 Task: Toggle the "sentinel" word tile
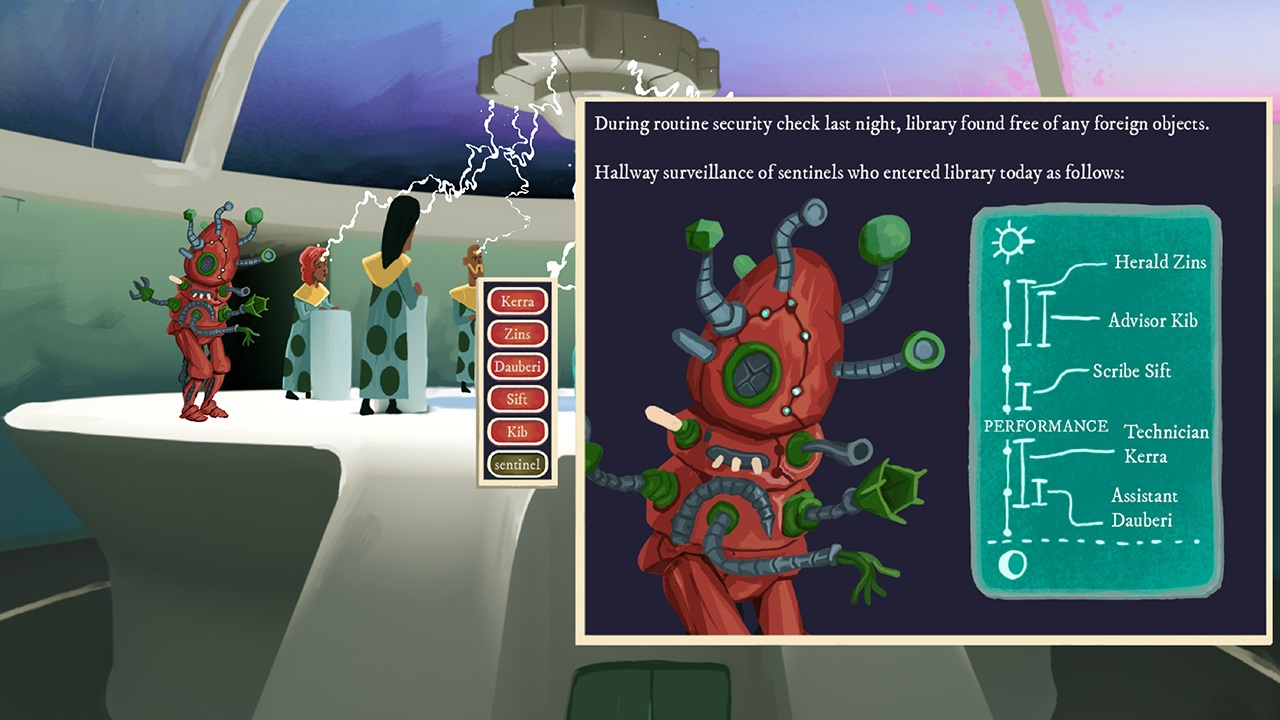click(x=516, y=464)
